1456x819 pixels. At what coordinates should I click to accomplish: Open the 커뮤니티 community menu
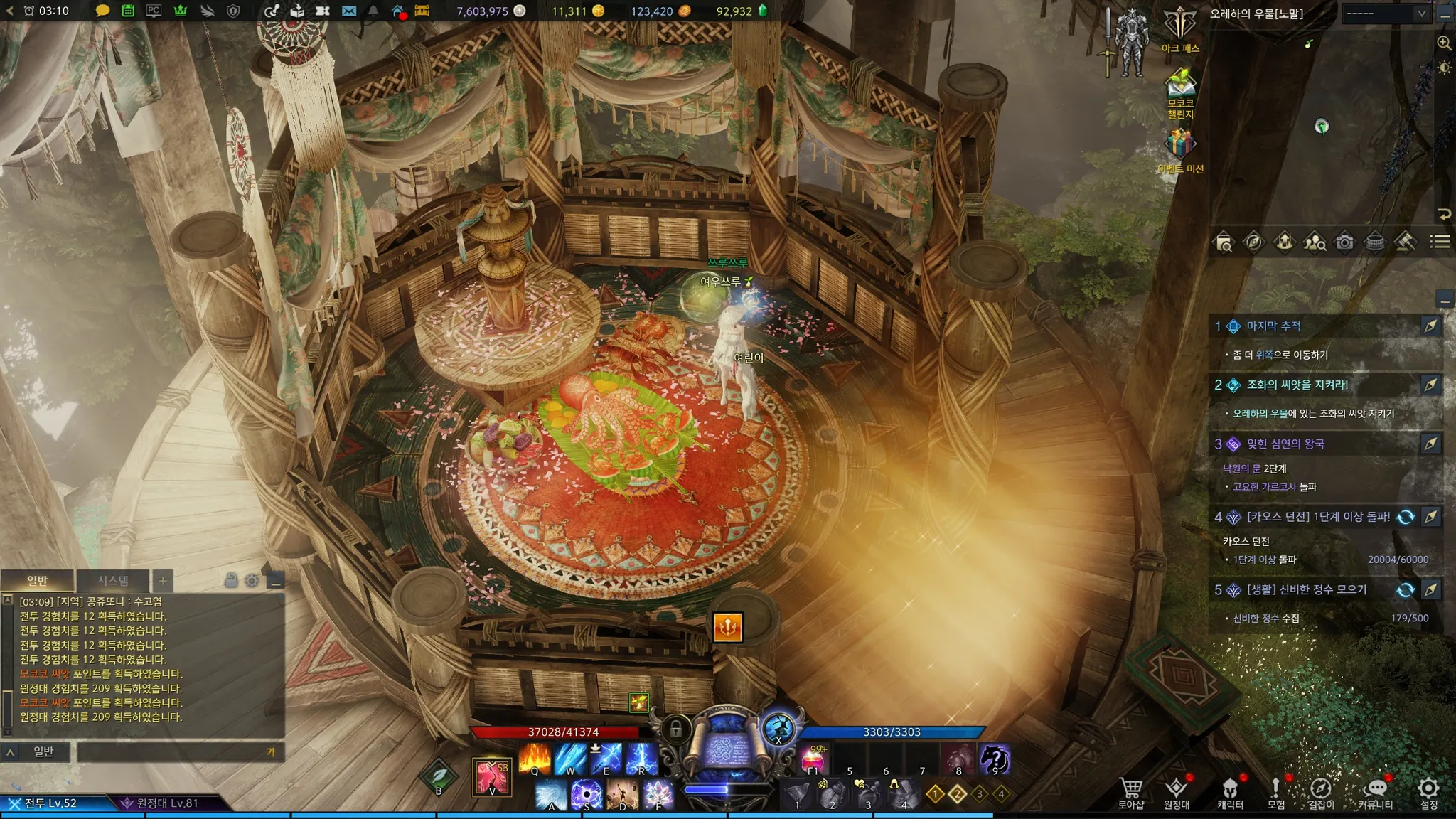pyautogui.click(x=1376, y=792)
